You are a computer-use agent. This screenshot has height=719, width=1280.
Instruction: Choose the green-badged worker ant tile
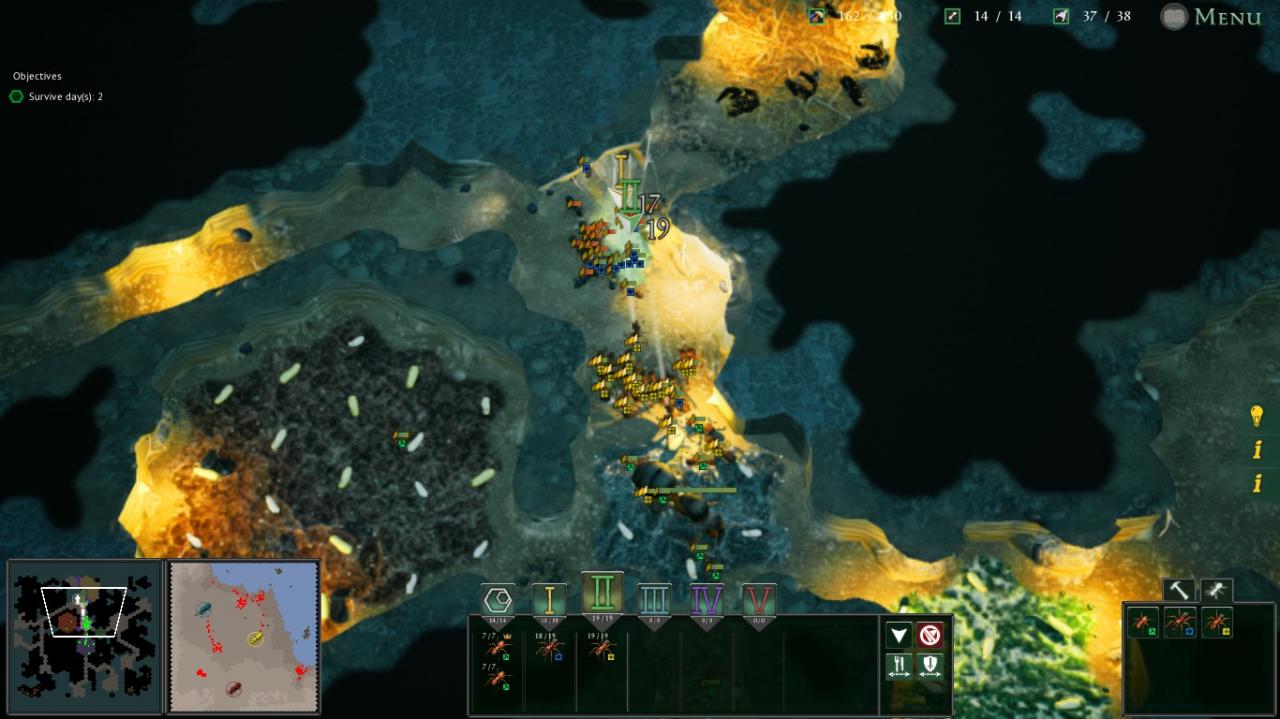click(1143, 623)
